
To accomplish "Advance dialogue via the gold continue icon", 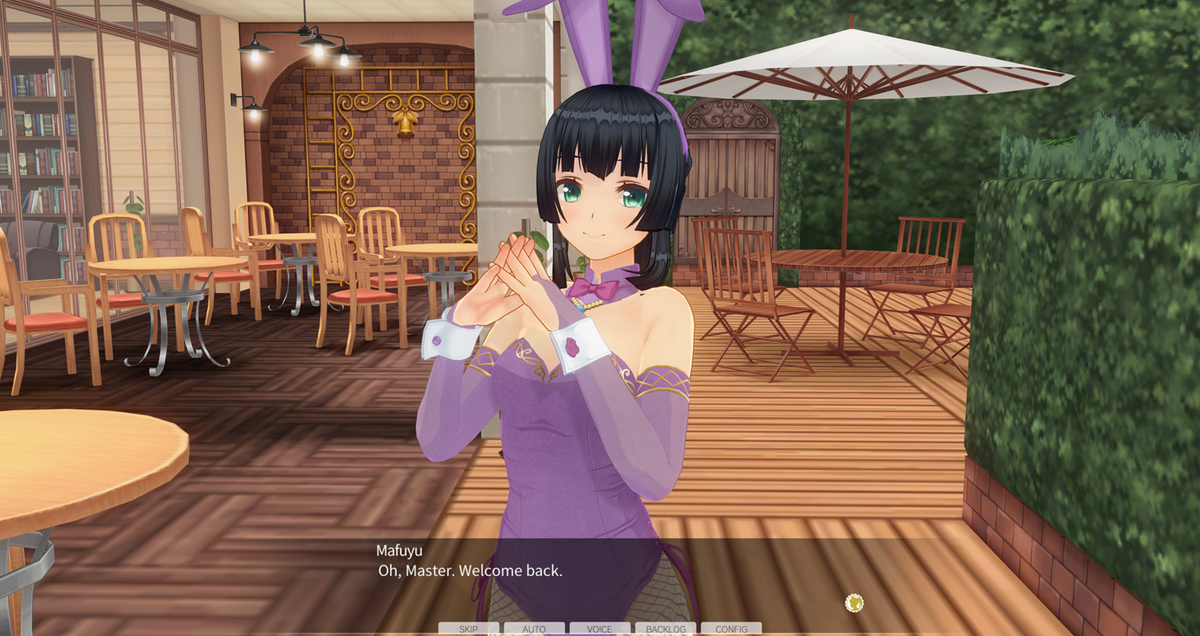I will (x=854, y=602).
